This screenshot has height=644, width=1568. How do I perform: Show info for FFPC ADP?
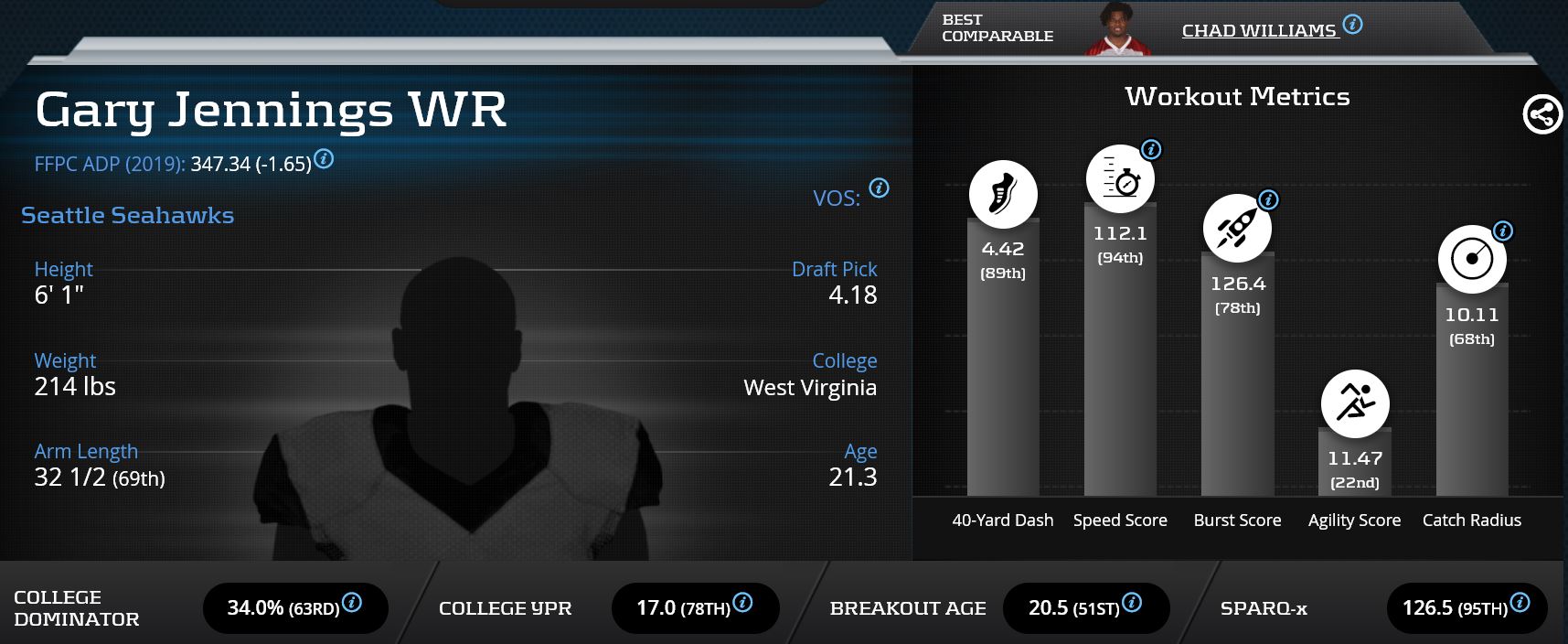(324, 159)
